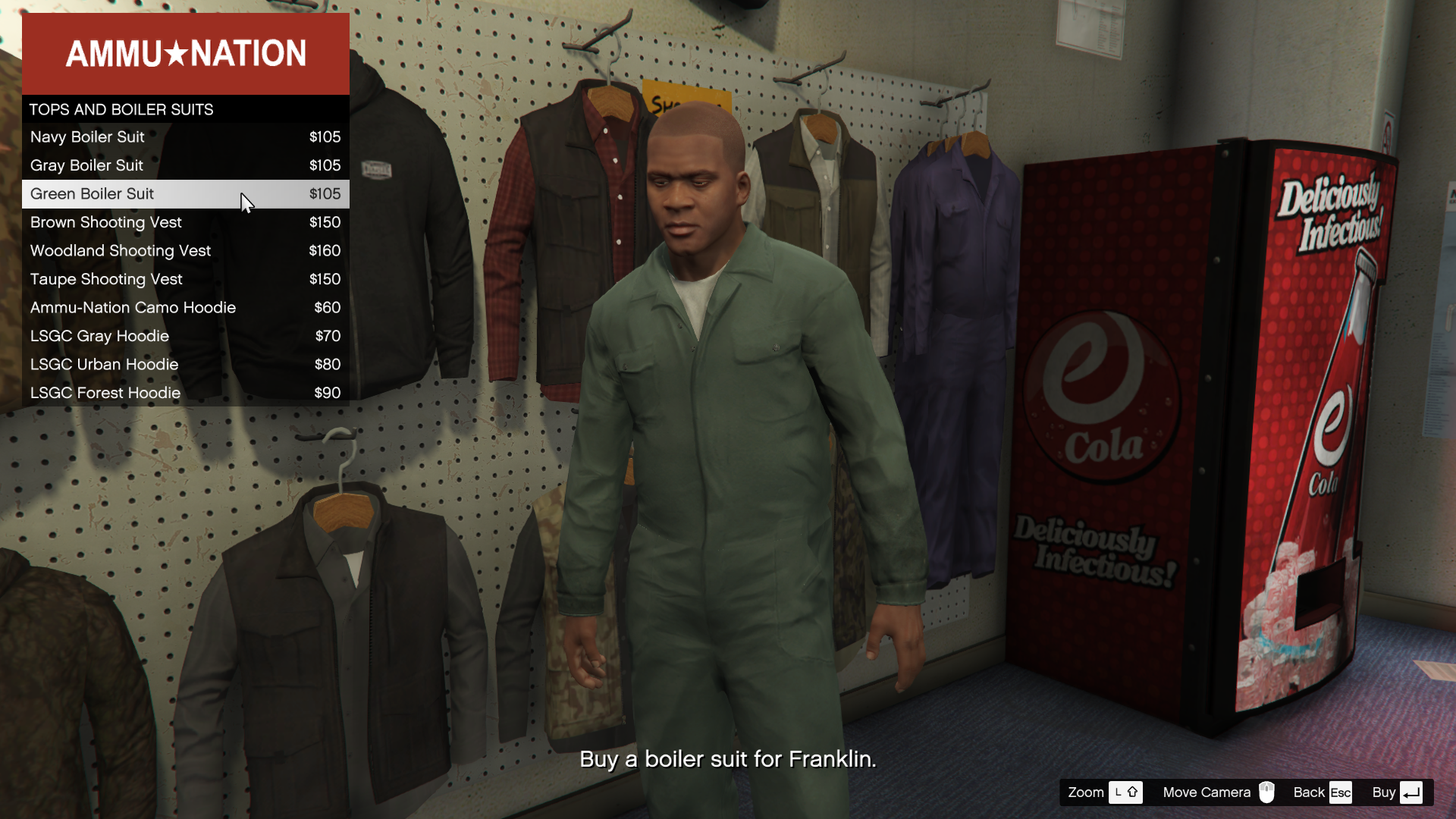The height and width of the screenshot is (819, 1456).
Task: Click the mouse icon next to Move Camera
Action: point(1267,792)
